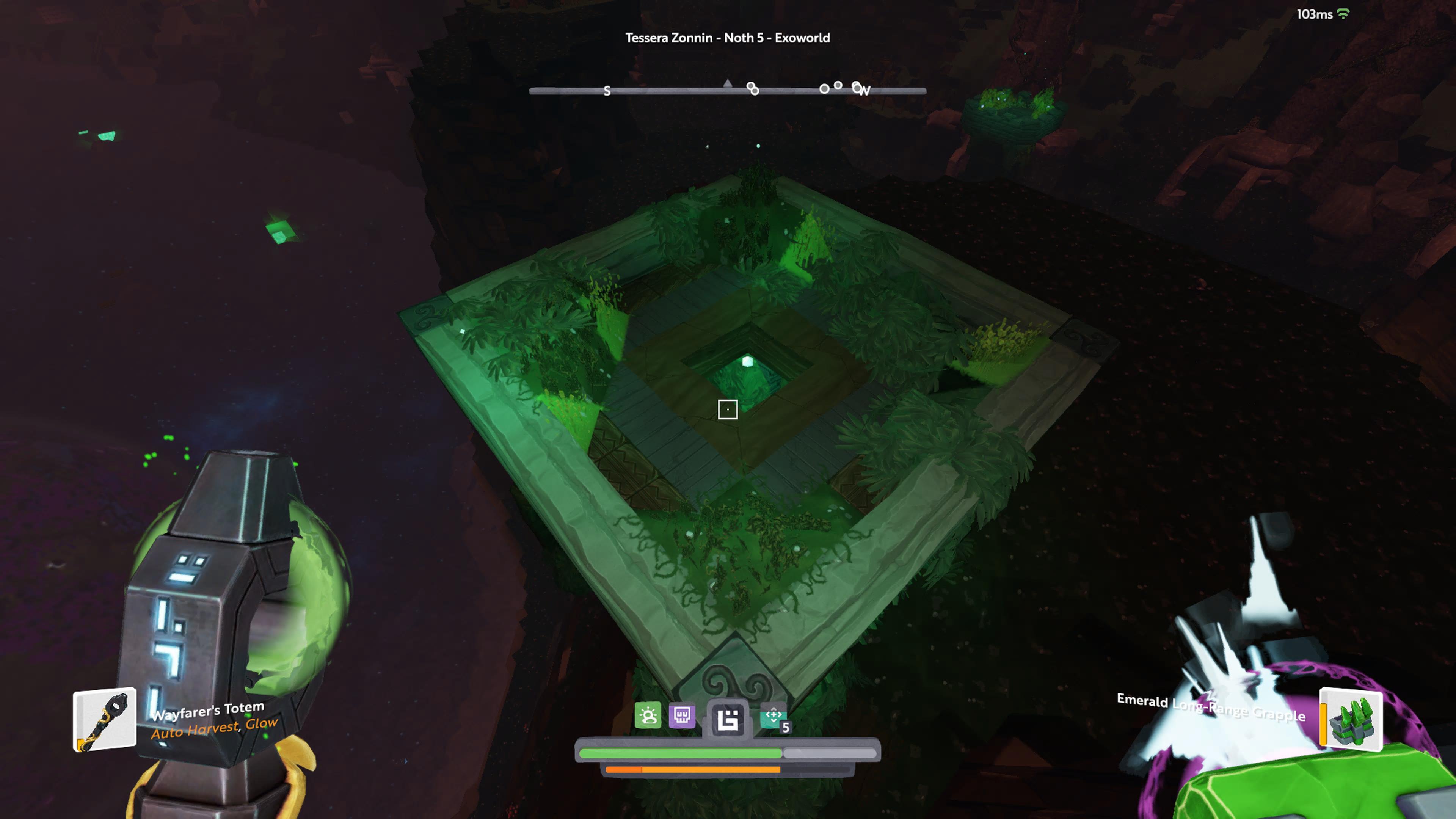
Task: Click the green glowing character status icon
Action: point(648,715)
